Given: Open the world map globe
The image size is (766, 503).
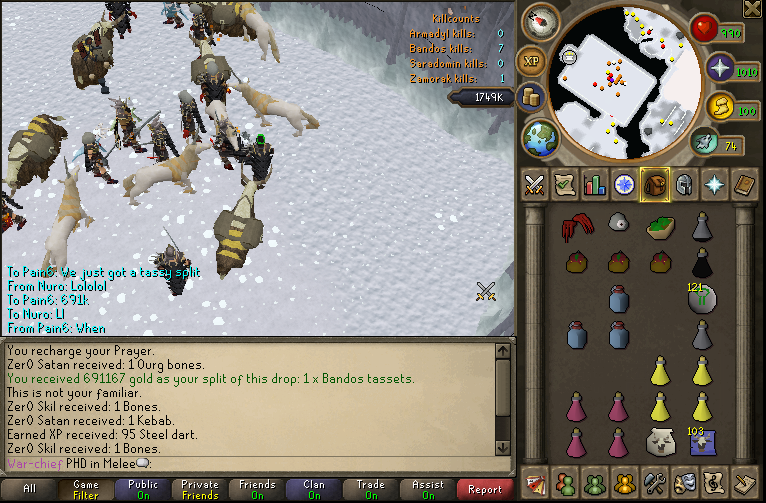Looking at the screenshot, I should pos(540,137).
